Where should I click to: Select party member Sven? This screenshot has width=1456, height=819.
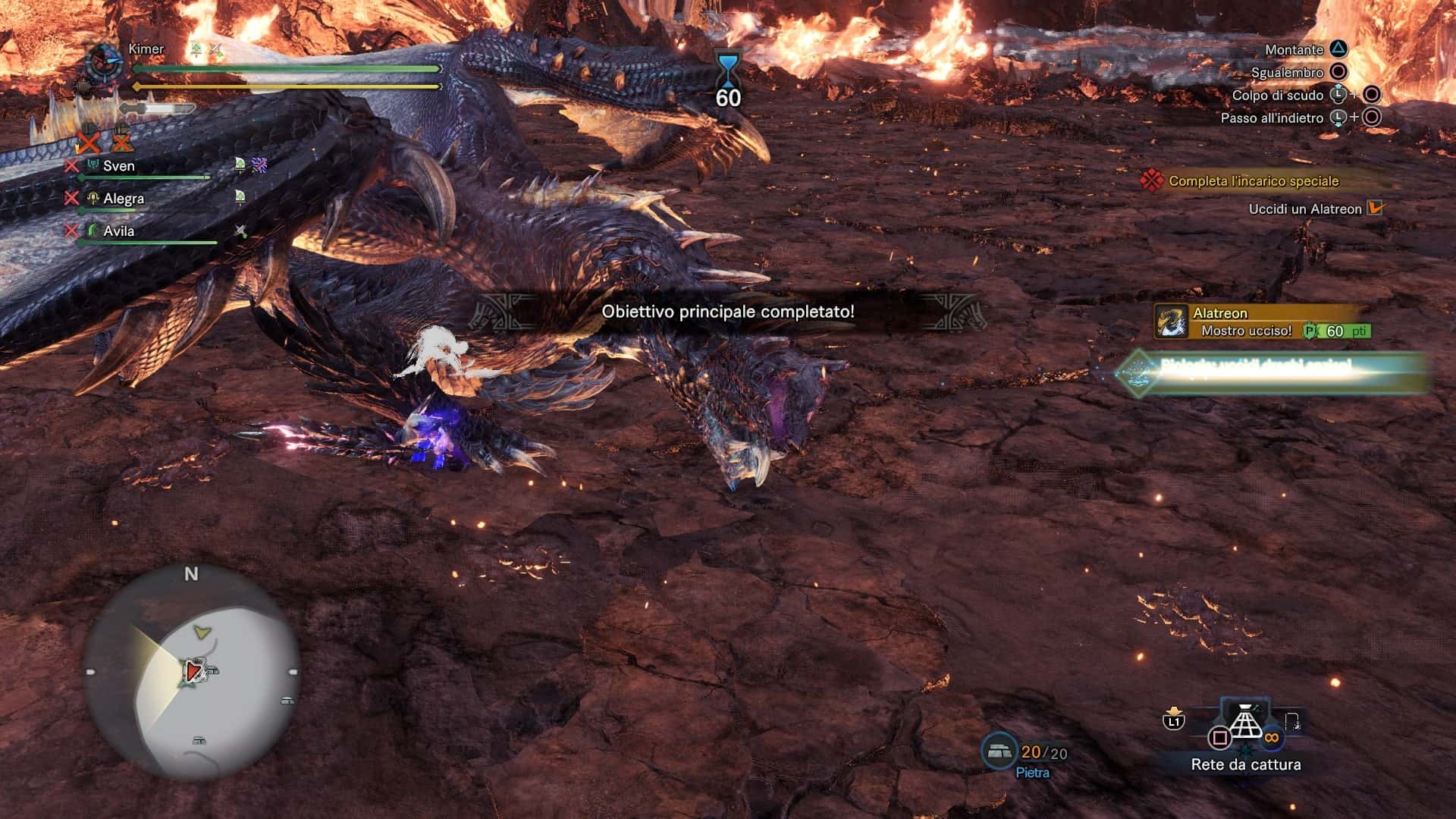[119, 166]
